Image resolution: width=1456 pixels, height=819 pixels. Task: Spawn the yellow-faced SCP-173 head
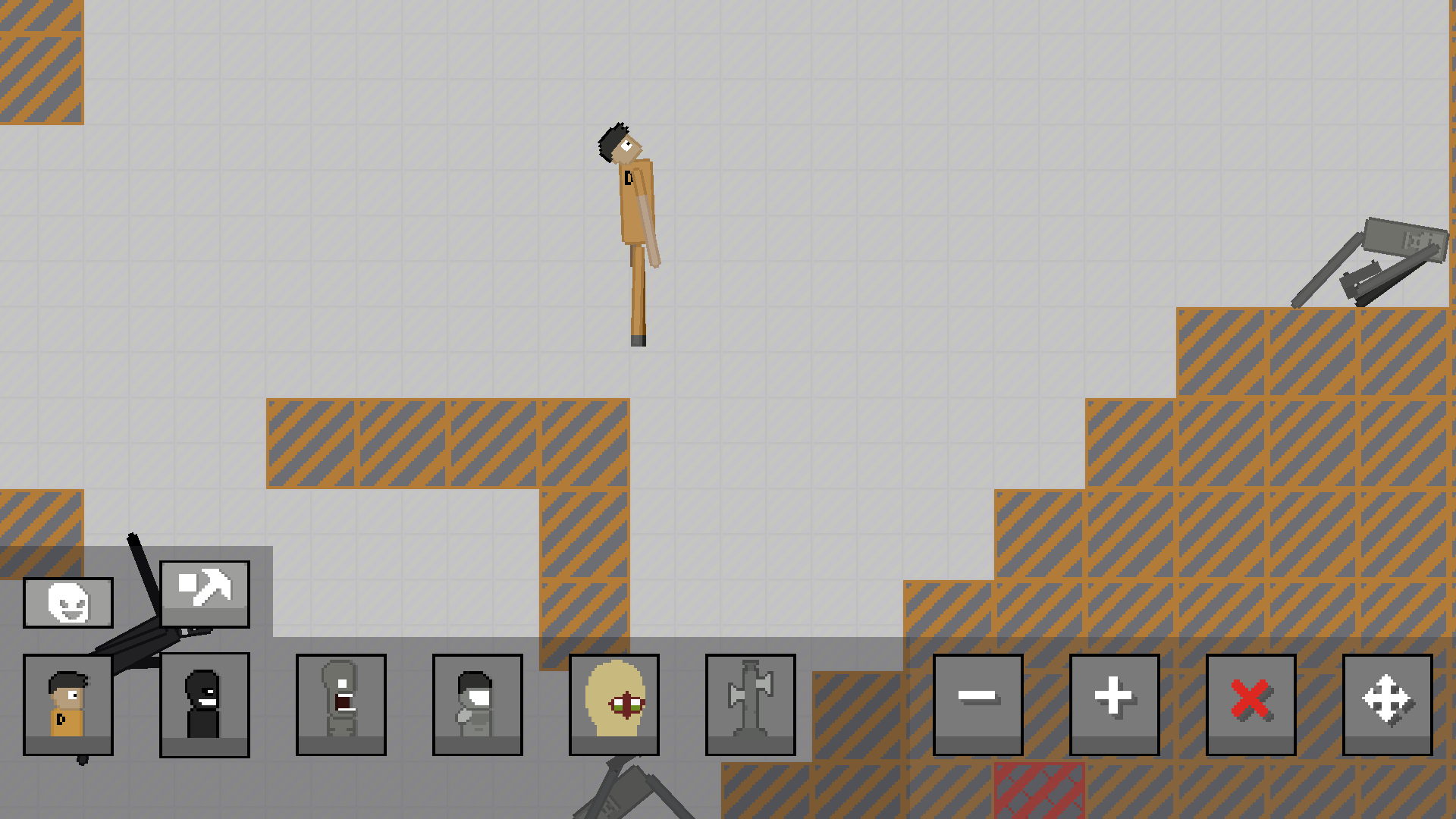click(613, 704)
